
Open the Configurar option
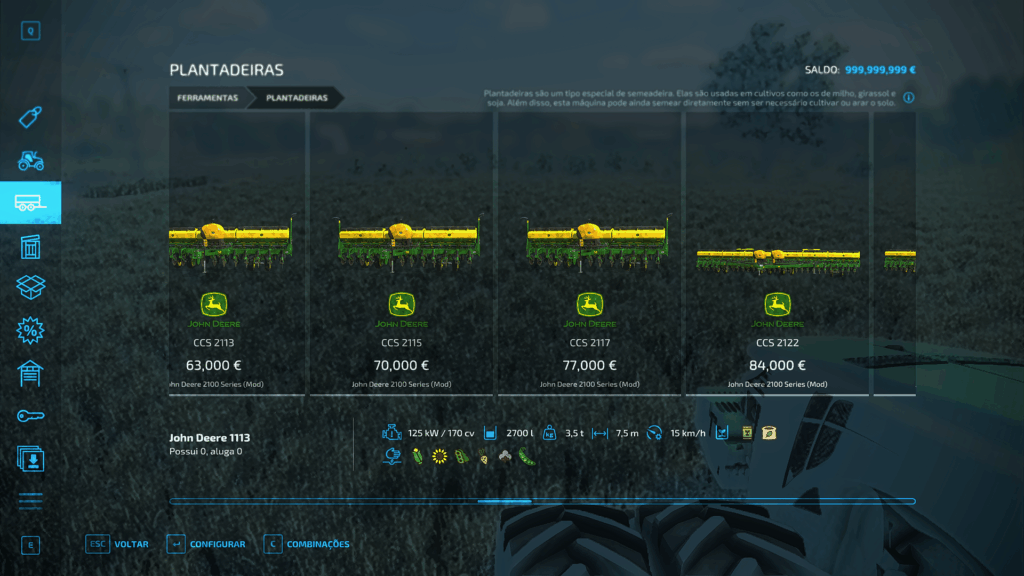pyautogui.click(x=206, y=544)
